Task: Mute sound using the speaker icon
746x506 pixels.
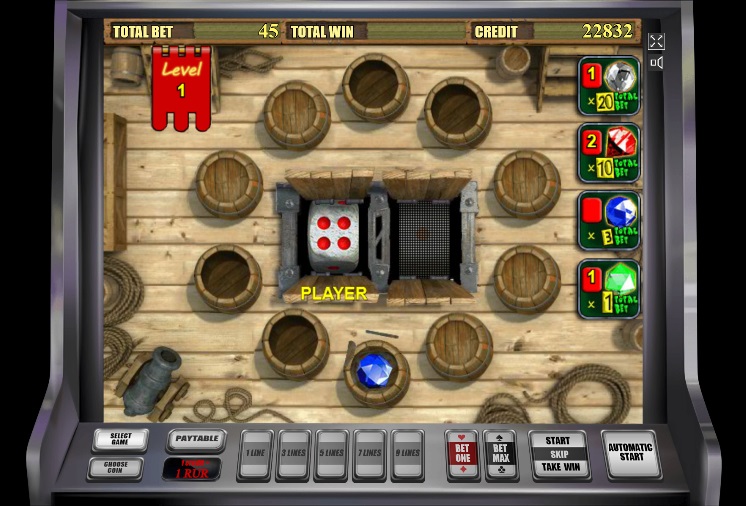Action: pos(656,63)
